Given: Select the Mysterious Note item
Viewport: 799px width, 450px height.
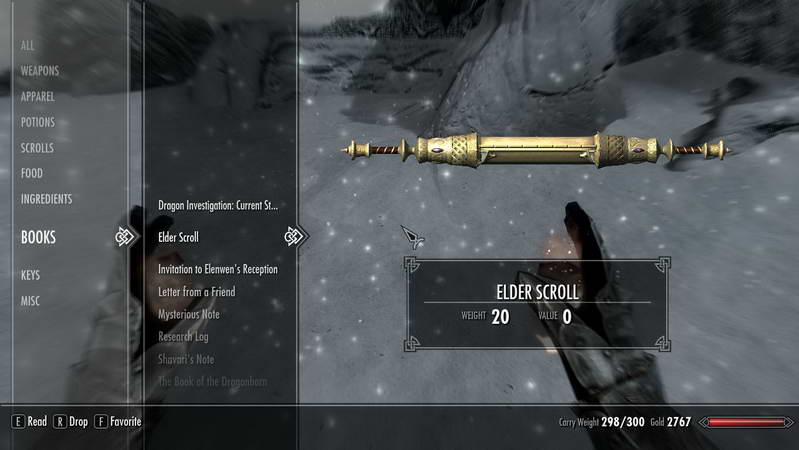Looking at the screenshot, I should [x=189, y=314].
